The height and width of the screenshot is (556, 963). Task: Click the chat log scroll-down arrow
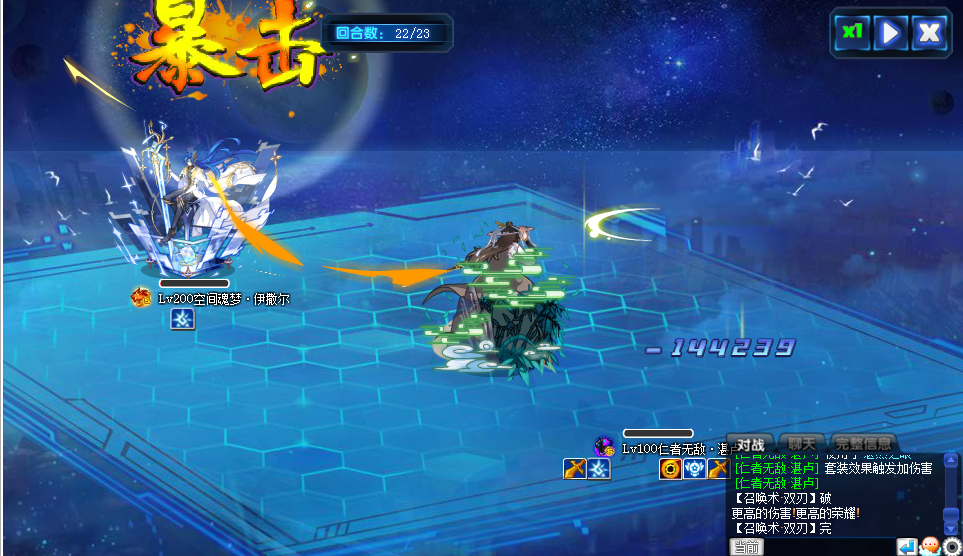click(x=951, y=527)
